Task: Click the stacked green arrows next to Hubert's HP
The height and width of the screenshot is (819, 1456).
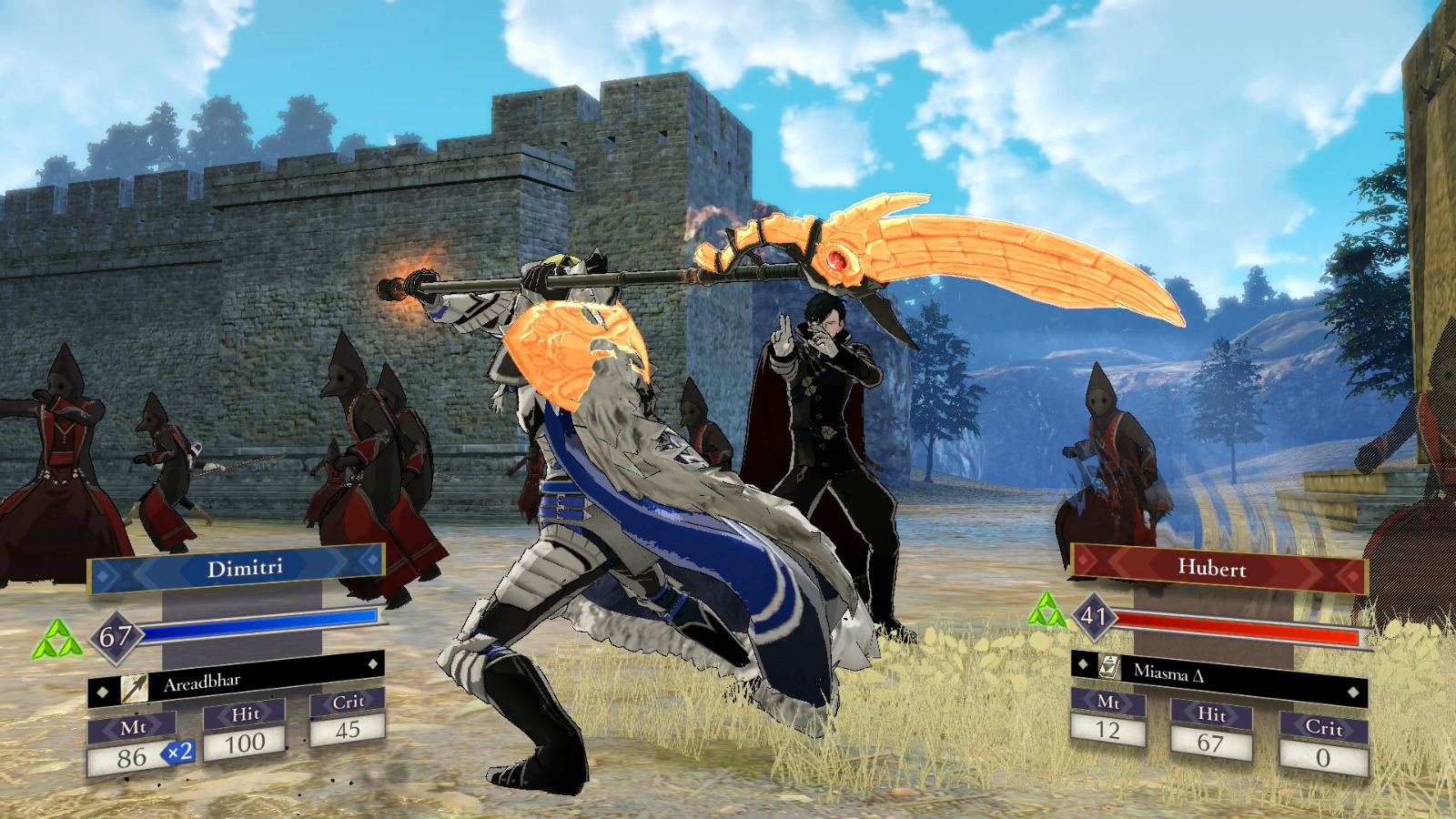Action: [x=1047, y=608]
